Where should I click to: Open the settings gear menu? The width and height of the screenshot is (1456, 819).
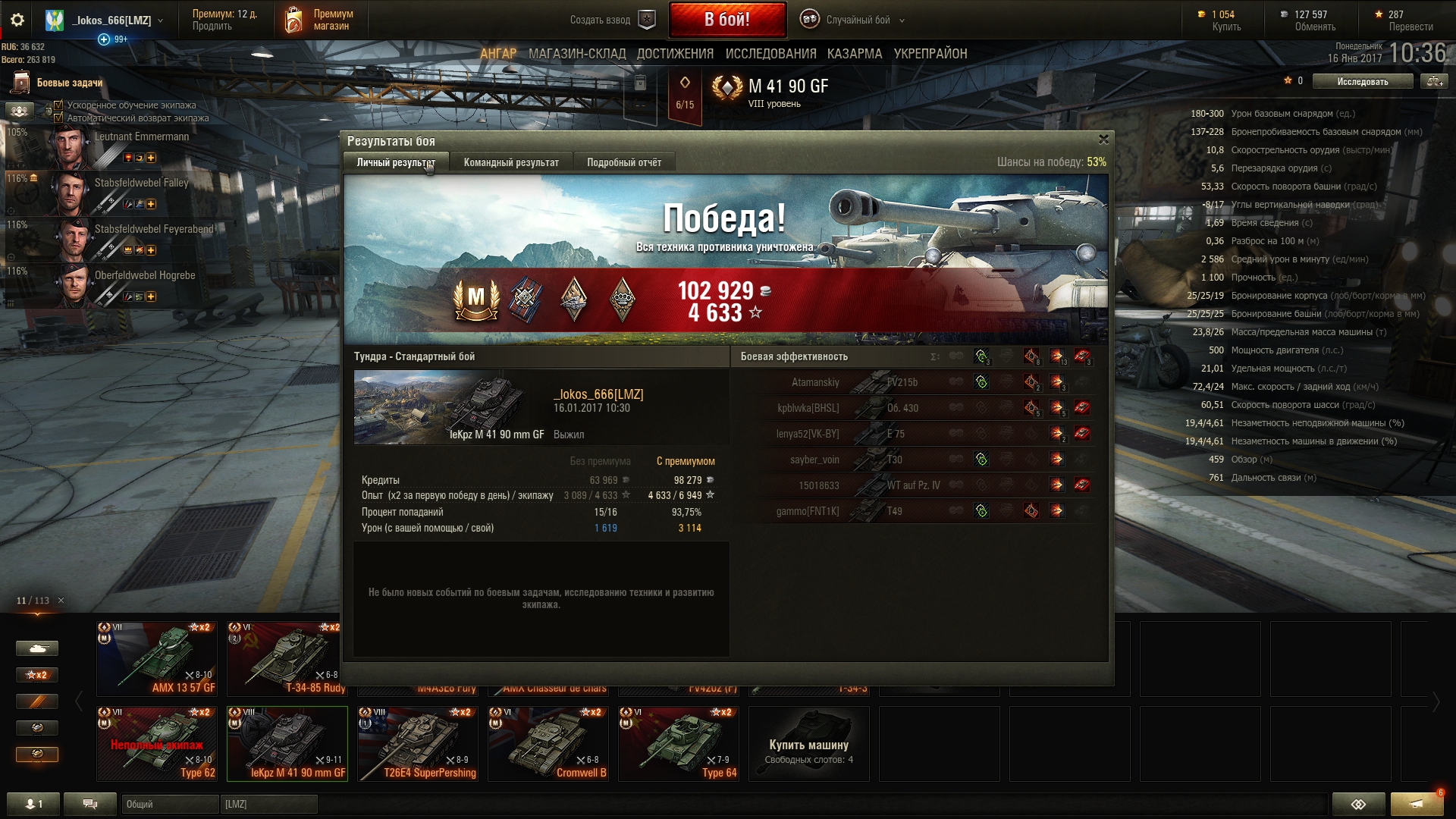pyautogui.click(x=17, y=20)
